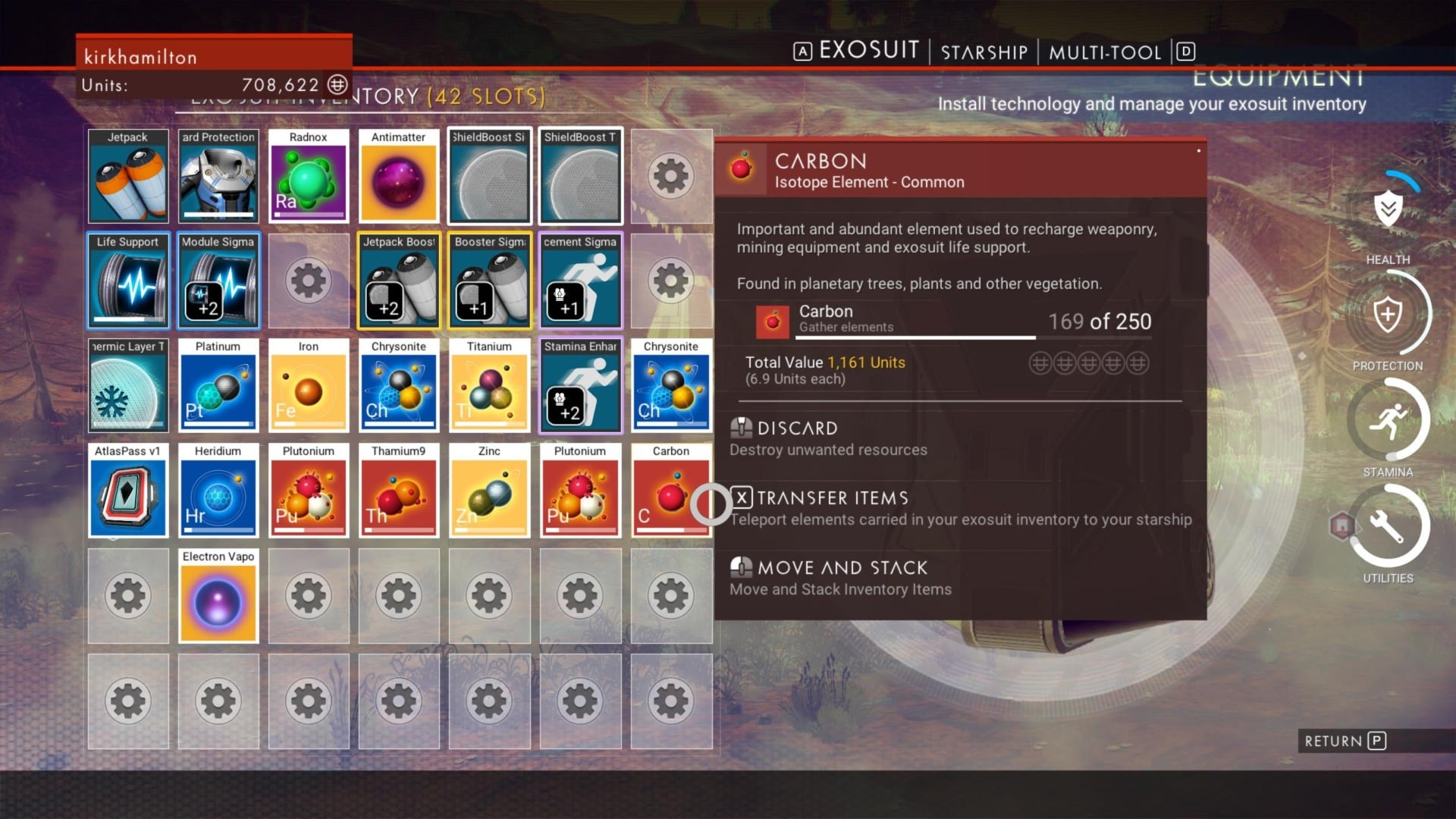Pick the Thamium9 element slot

(398, 491)
